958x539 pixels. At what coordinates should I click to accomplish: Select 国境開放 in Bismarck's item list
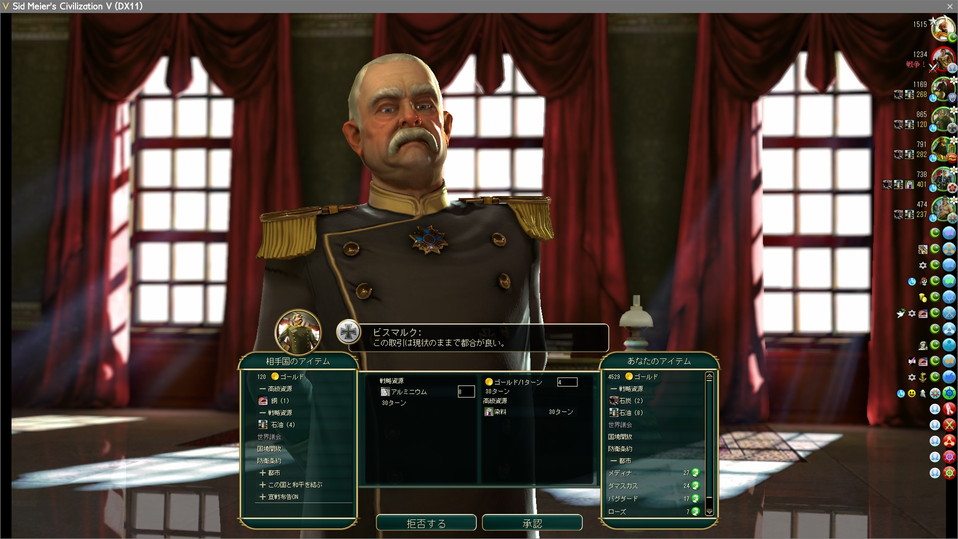pos(270,448)
